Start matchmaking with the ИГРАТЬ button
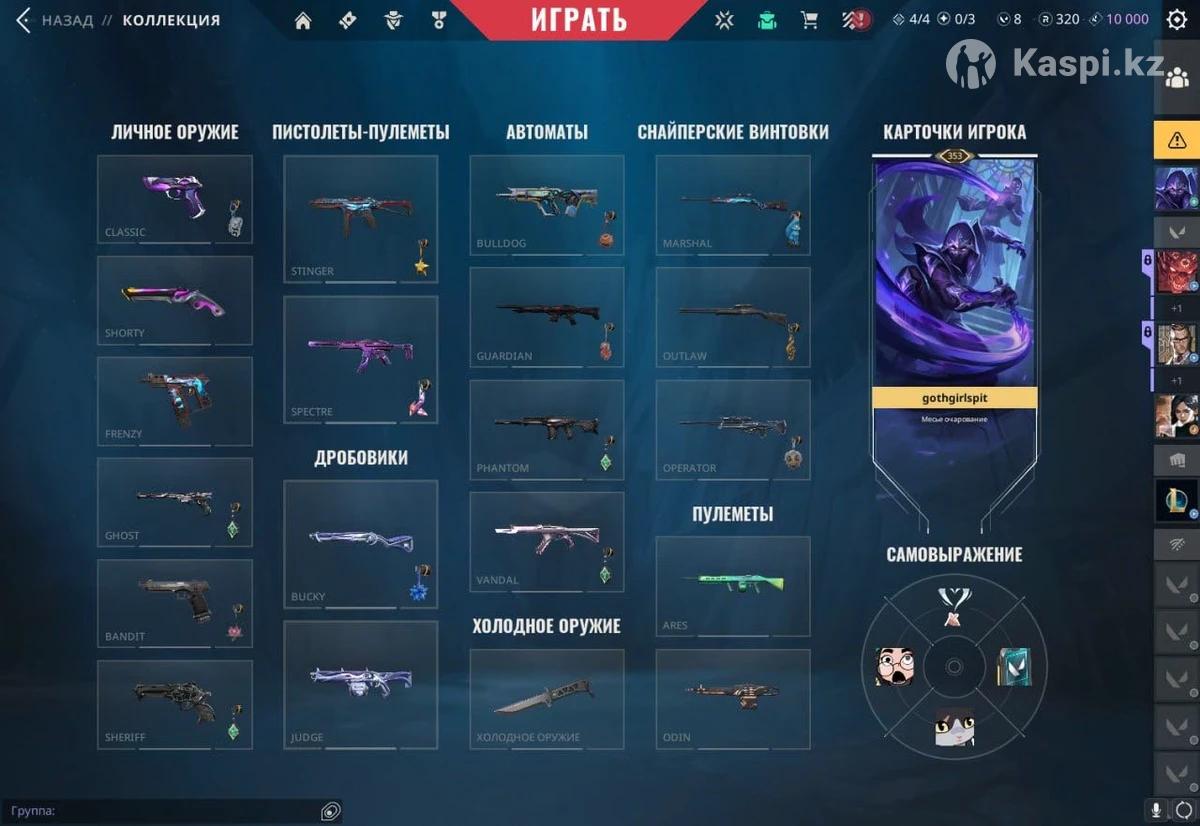This screenshot has height=826, width=1200. pos(579,19)
